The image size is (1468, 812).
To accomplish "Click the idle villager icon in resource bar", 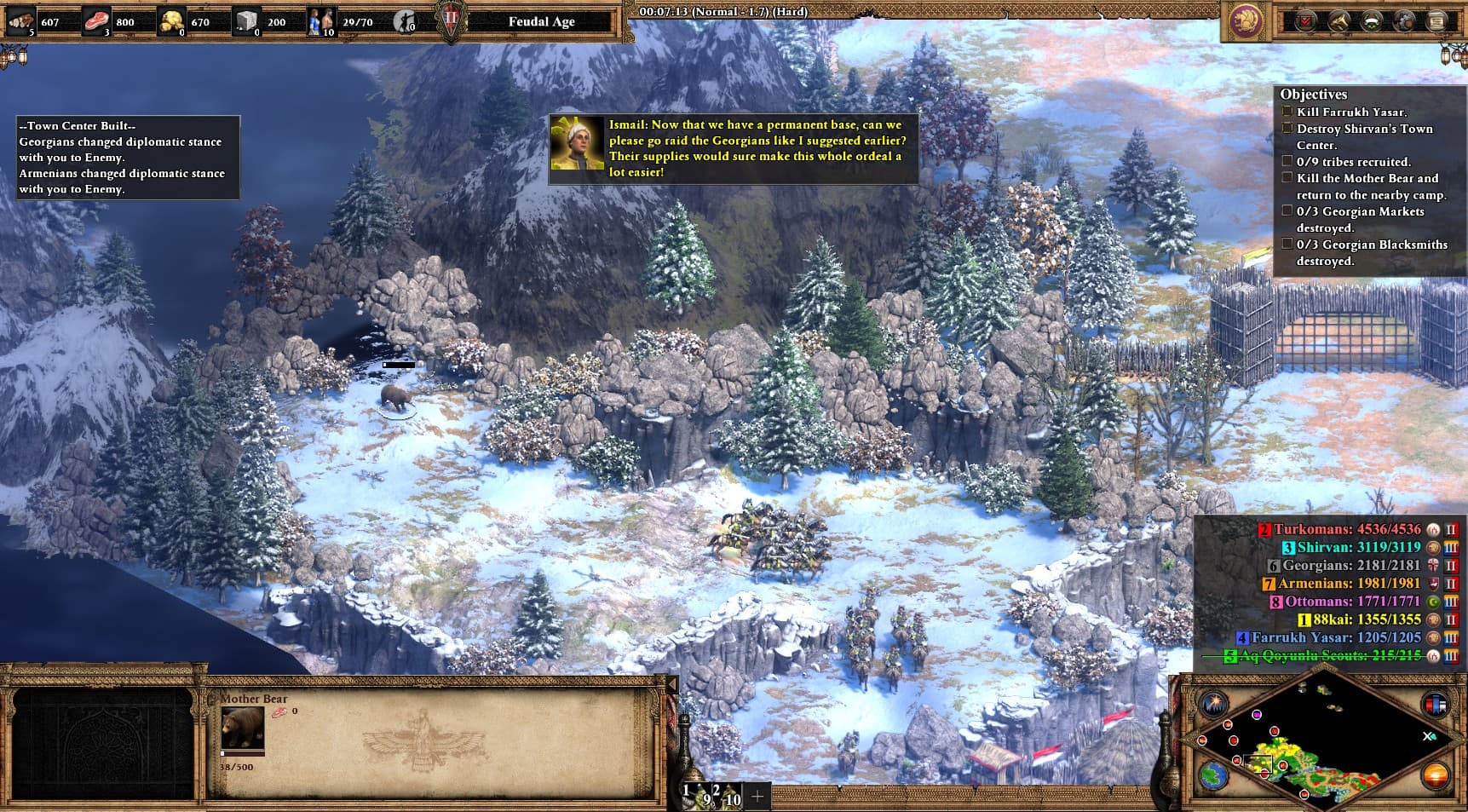I will coord(406,21).
